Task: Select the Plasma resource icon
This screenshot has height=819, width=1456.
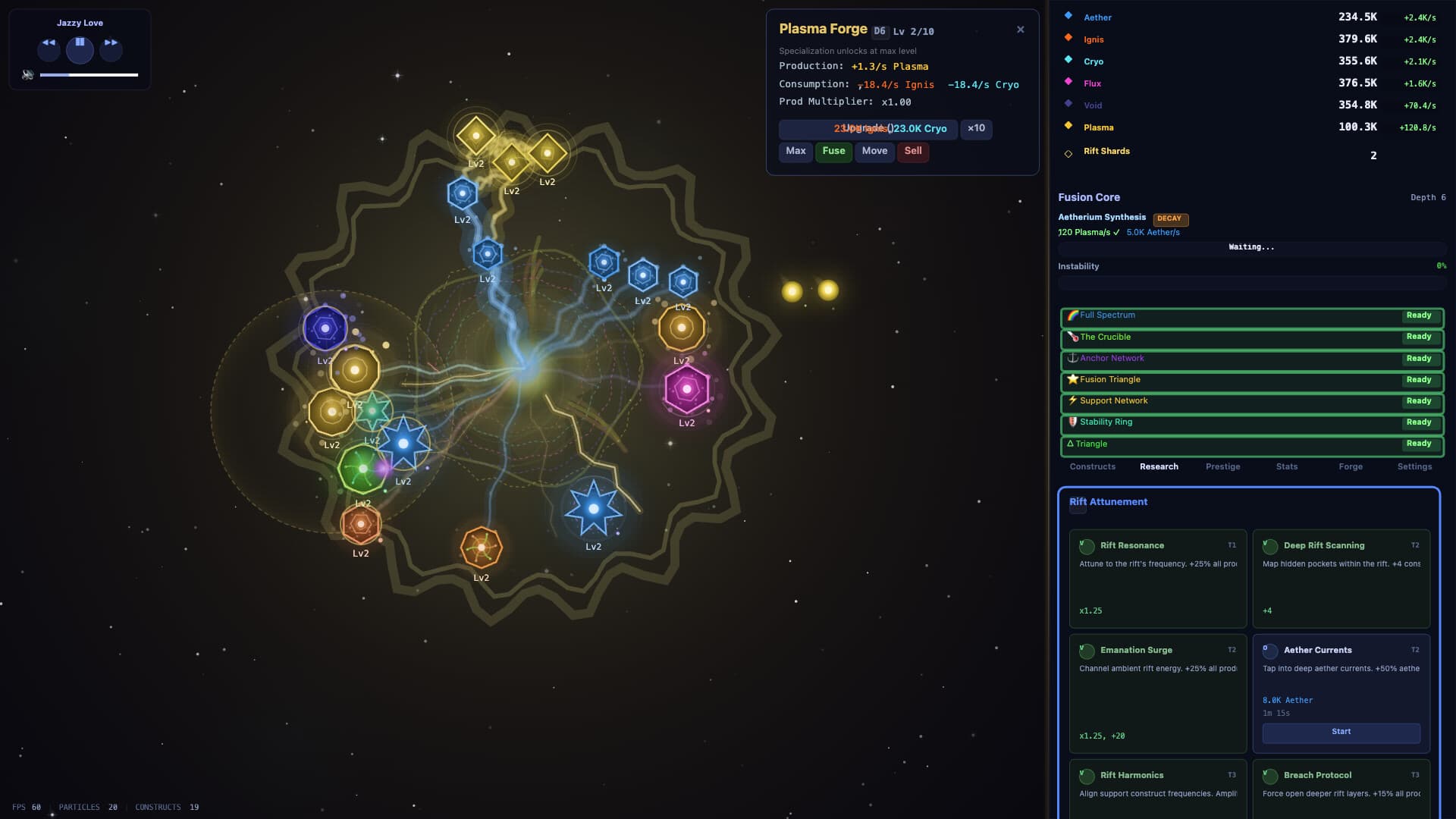Action: click(1068, 127)
